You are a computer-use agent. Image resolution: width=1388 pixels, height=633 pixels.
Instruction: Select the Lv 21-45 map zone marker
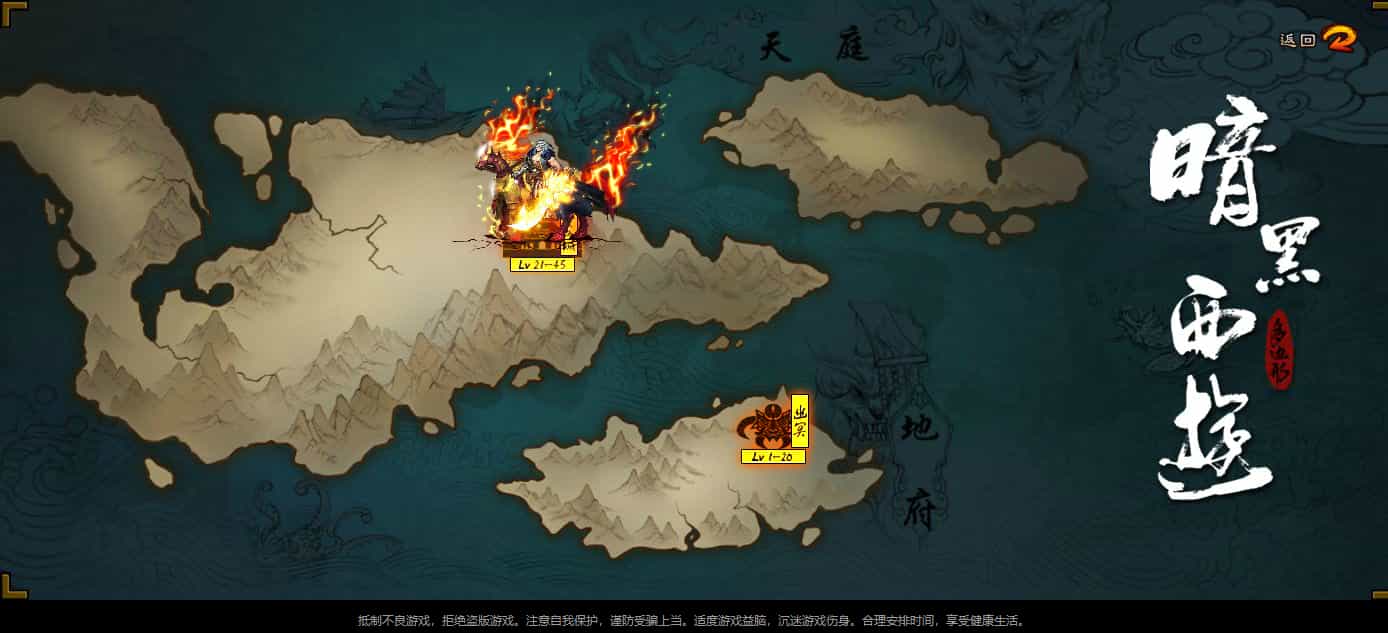[x=542, y=264]
